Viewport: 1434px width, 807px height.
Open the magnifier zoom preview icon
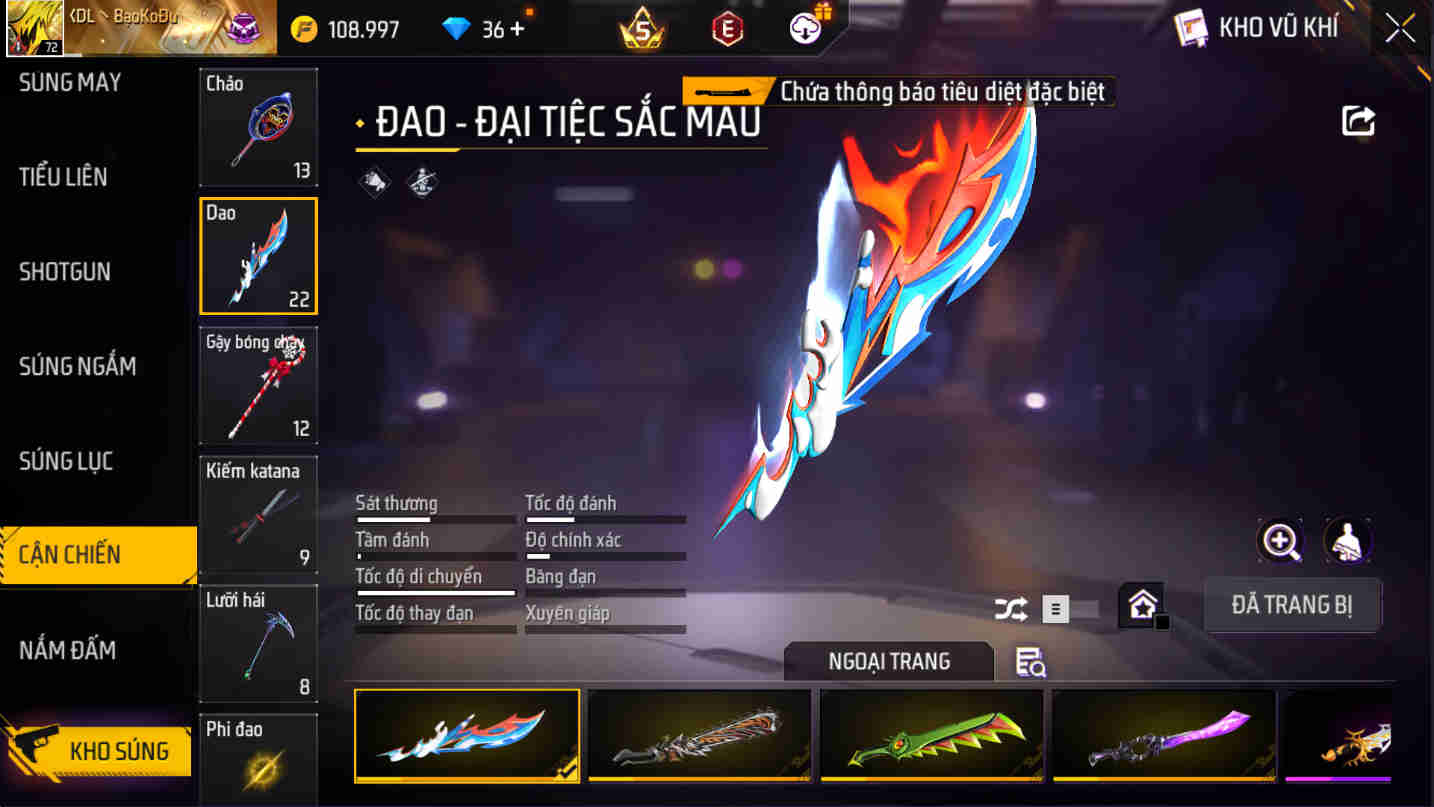[1281, 540]
